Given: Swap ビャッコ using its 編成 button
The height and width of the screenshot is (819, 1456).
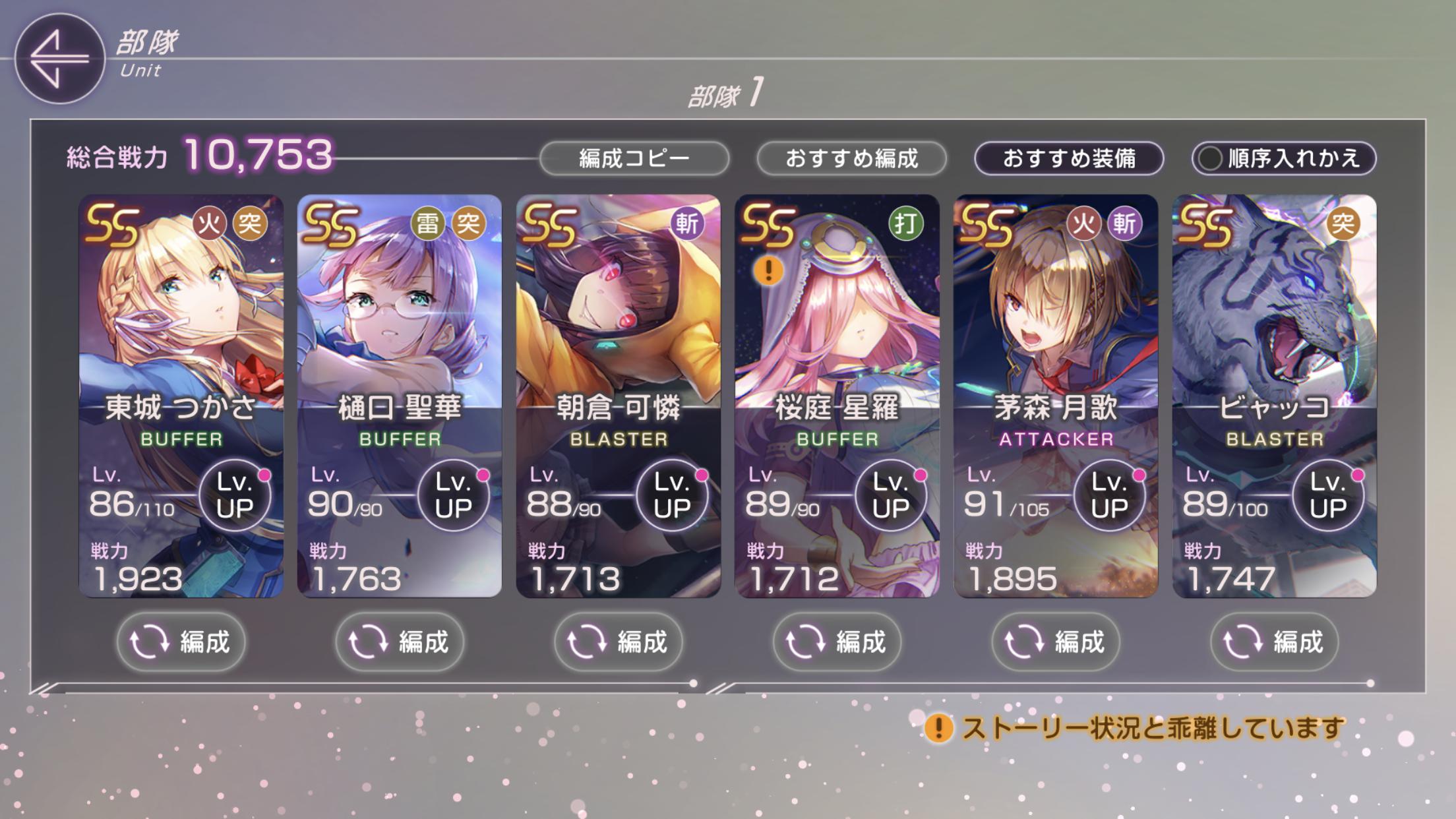Looking at the screenshot, I should [1275, 642].
